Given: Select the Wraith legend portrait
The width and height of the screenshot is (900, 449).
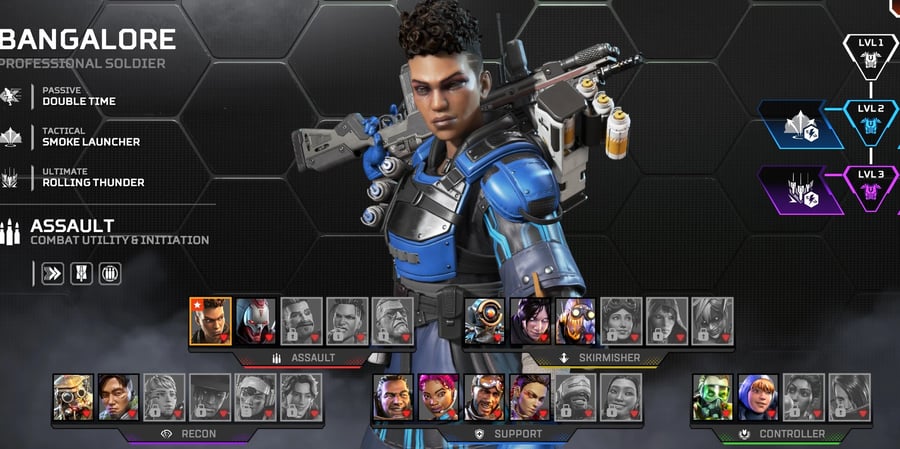Looking at the screenshot, I should (530, 321).
